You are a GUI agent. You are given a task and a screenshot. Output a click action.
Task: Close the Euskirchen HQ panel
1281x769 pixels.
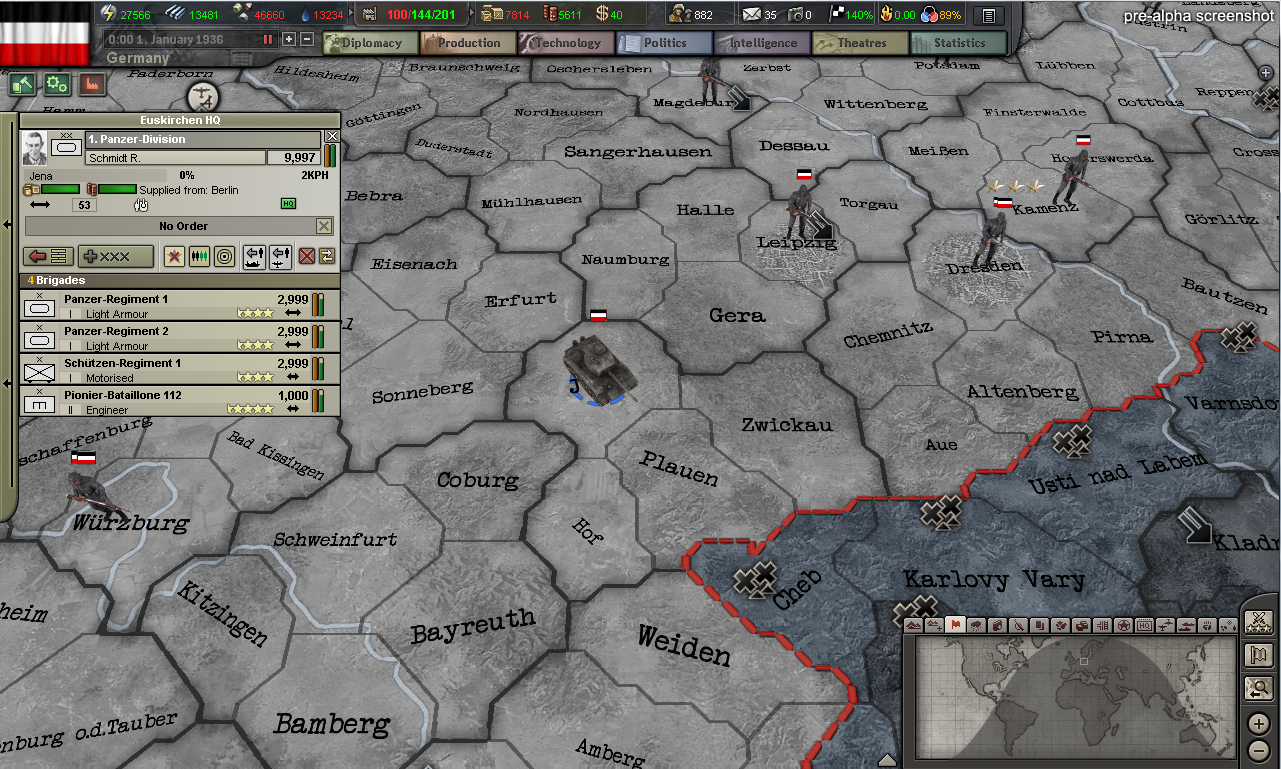pos(332,135)
